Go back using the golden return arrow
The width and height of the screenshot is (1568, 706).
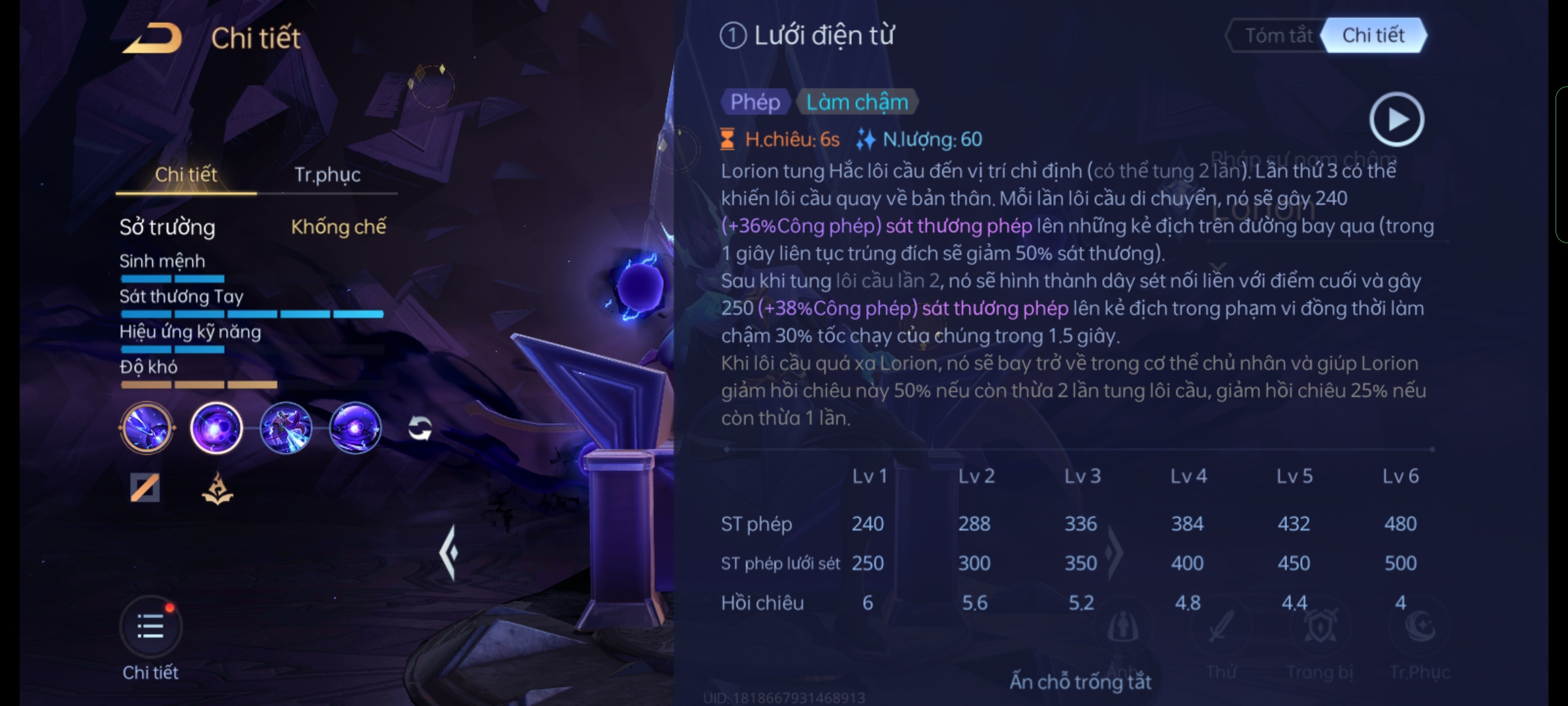point(154,38)
